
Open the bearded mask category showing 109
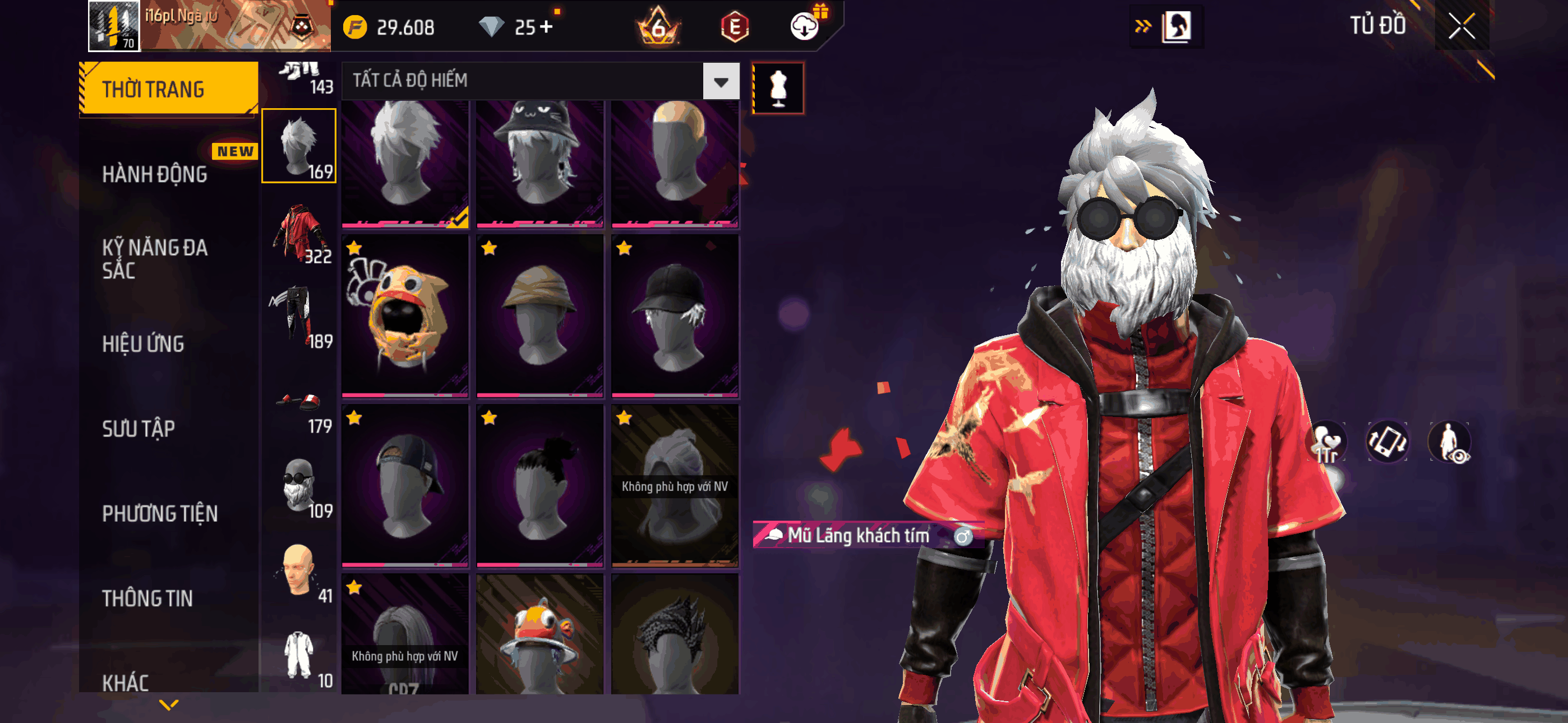point(299,487)
